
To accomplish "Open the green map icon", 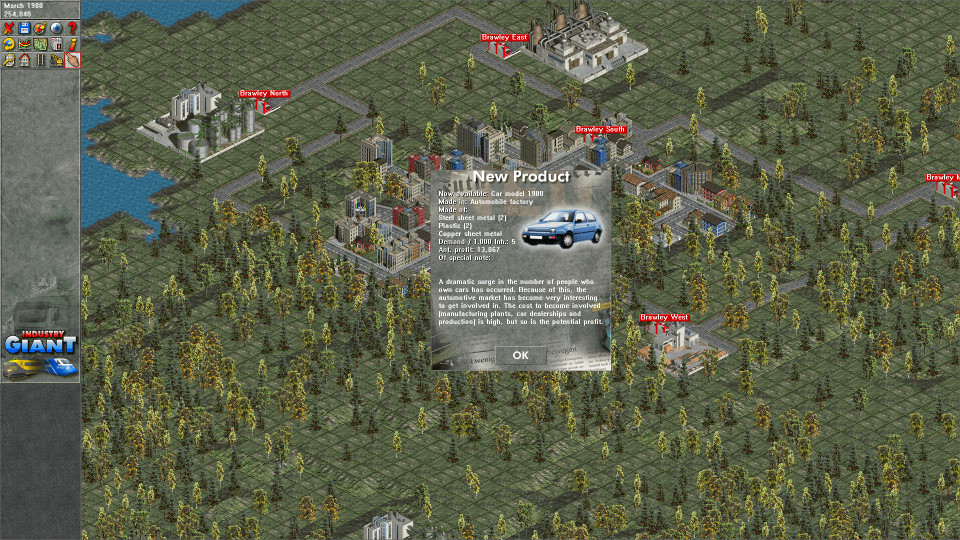I will click(41, 44).
